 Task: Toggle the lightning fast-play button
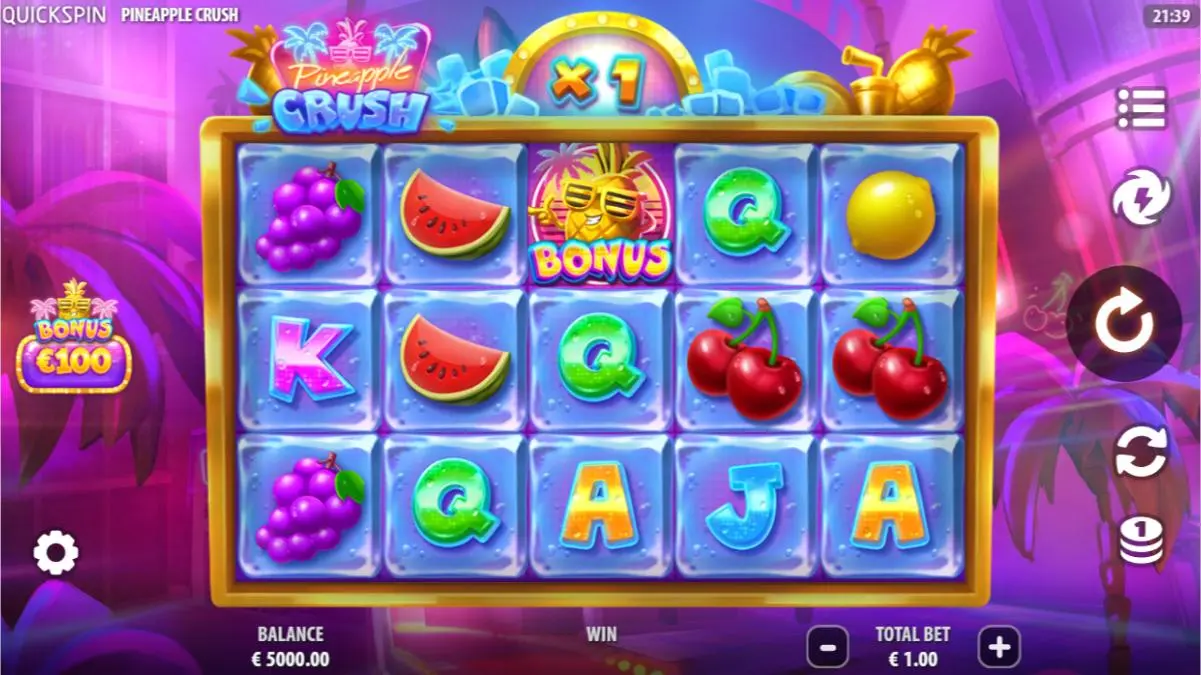pos(1141,197)
